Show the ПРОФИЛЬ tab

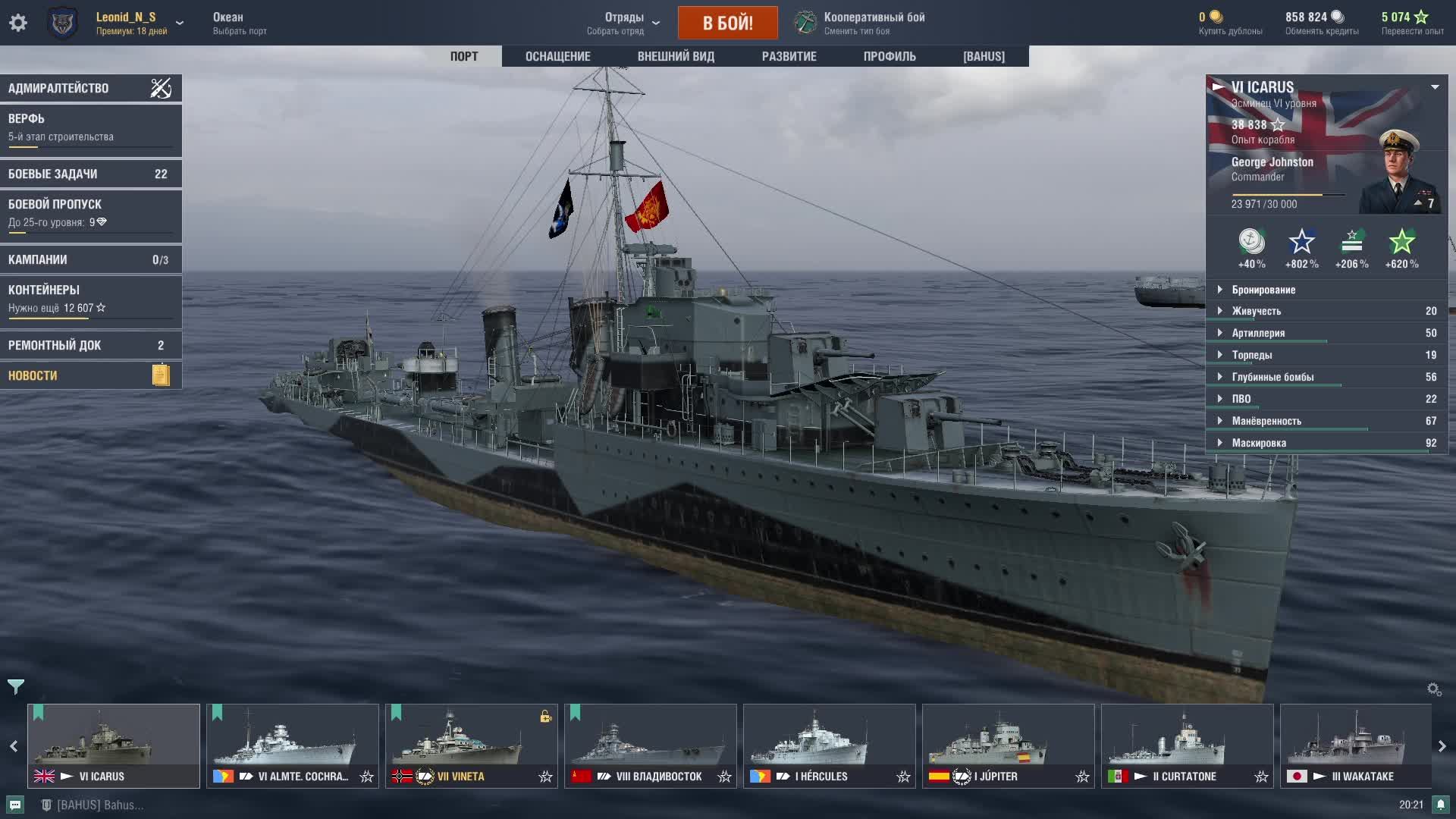click(x=890, y=56)
